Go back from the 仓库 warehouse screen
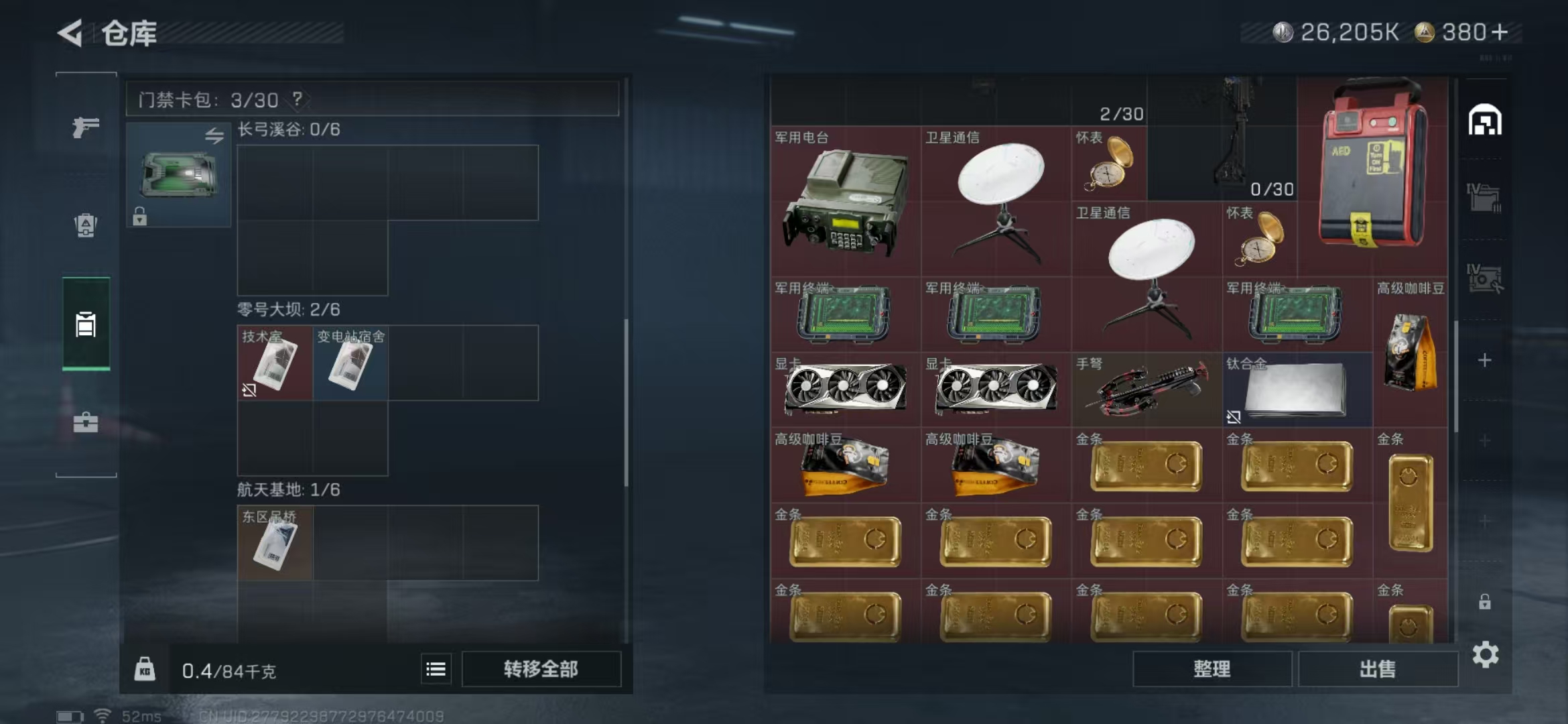Screen dimensions: 1568x724 pyautogui.click(x=71, y=33)
